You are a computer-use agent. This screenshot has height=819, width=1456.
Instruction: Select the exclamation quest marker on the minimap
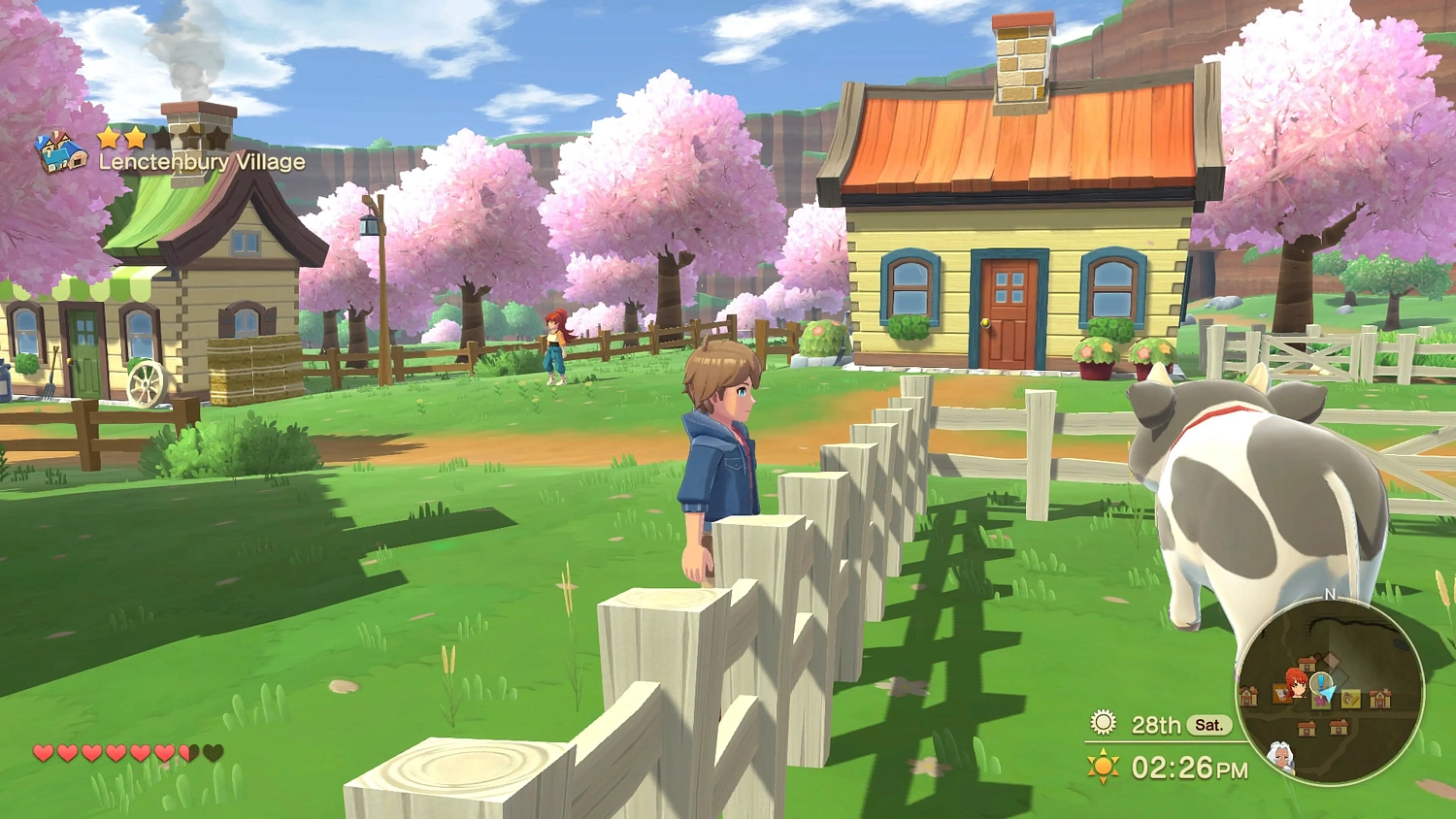coord(1321,680)
